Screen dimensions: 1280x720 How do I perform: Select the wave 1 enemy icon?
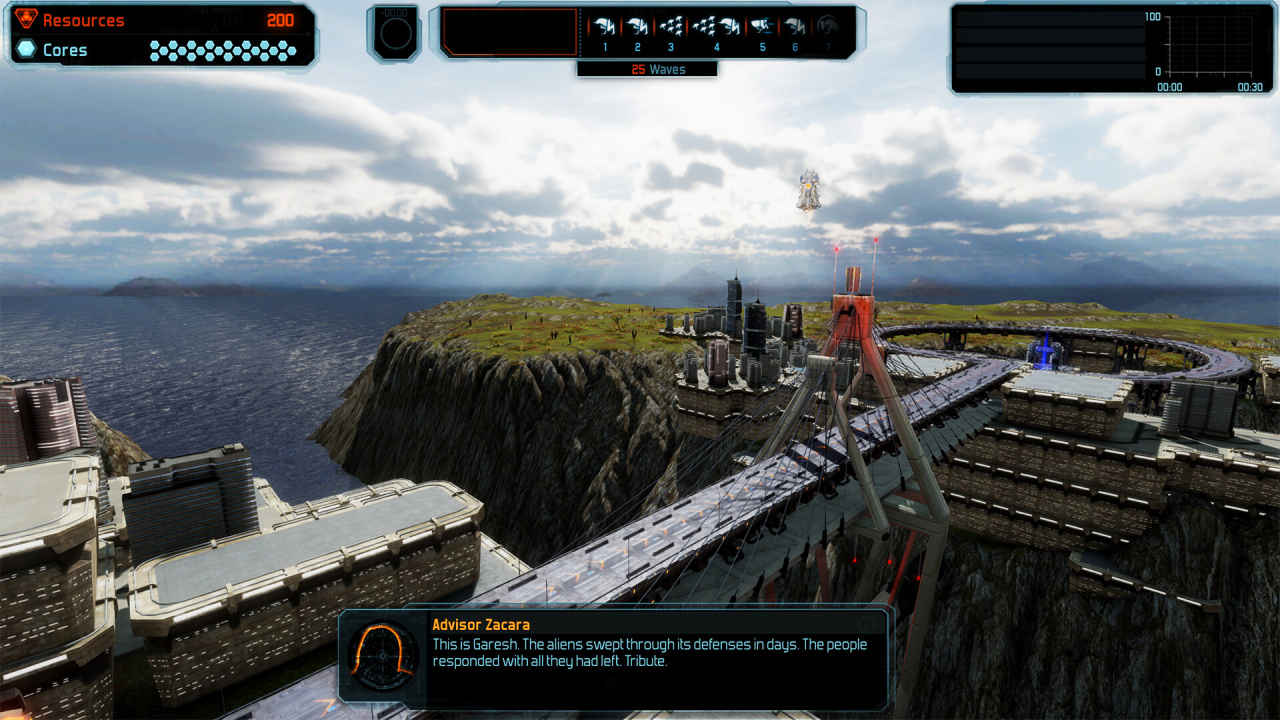pyautogui.click(x=604, y=28)
